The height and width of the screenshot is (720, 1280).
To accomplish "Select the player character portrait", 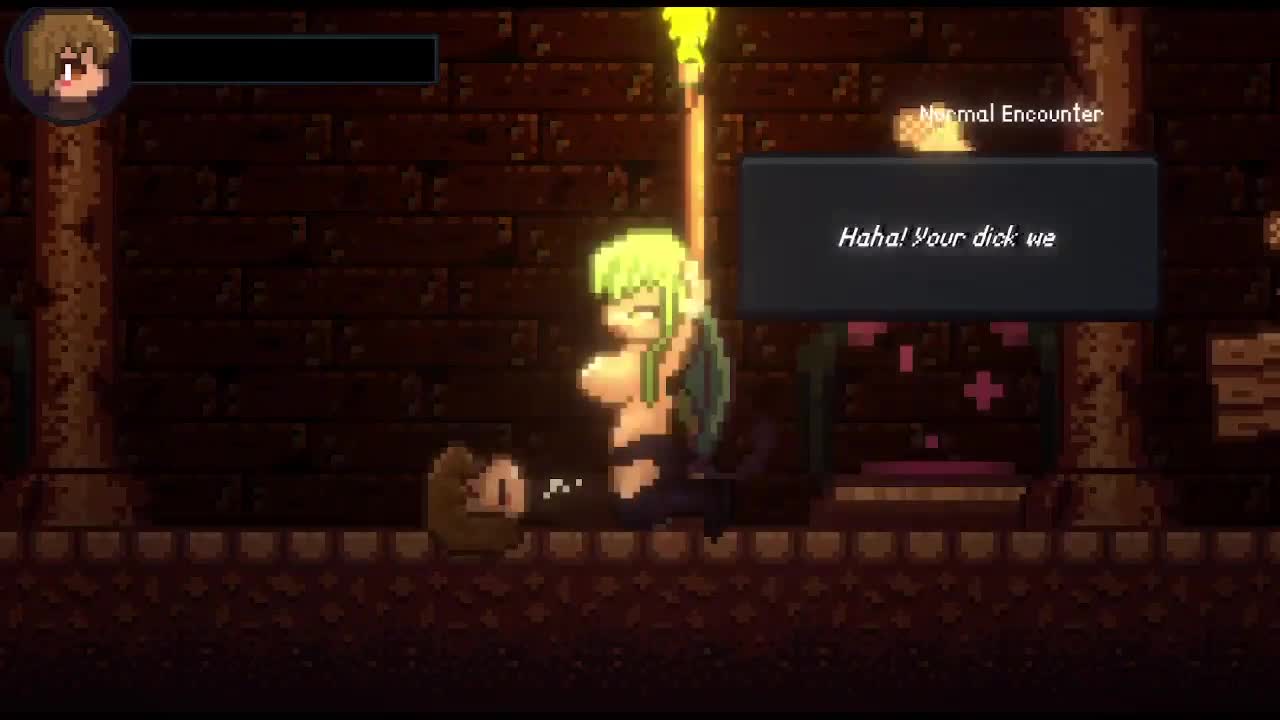I will (67, 63).
